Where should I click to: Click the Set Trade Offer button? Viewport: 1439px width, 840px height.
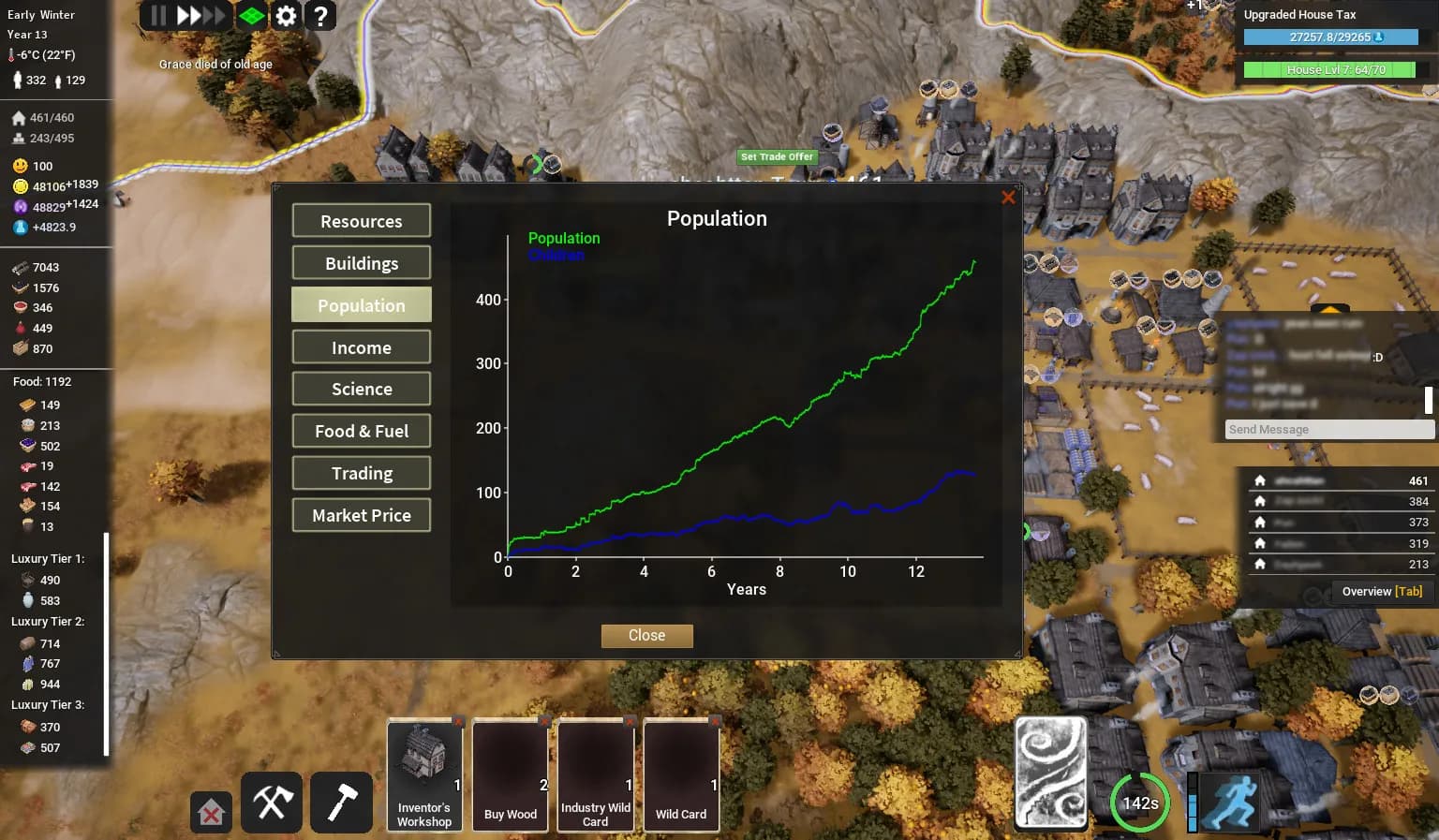[777, 156]
